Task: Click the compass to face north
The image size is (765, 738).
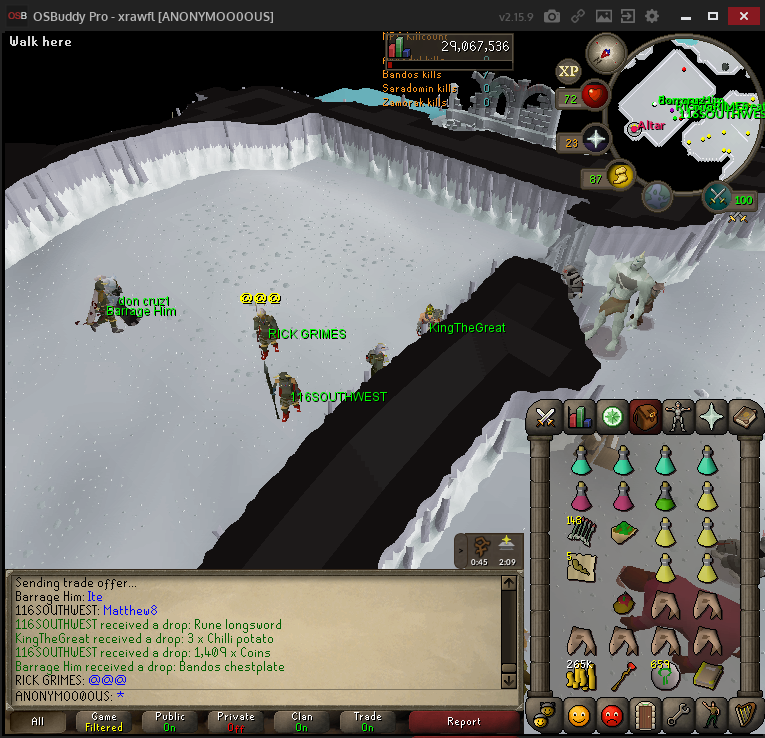Action: [605, 50]
